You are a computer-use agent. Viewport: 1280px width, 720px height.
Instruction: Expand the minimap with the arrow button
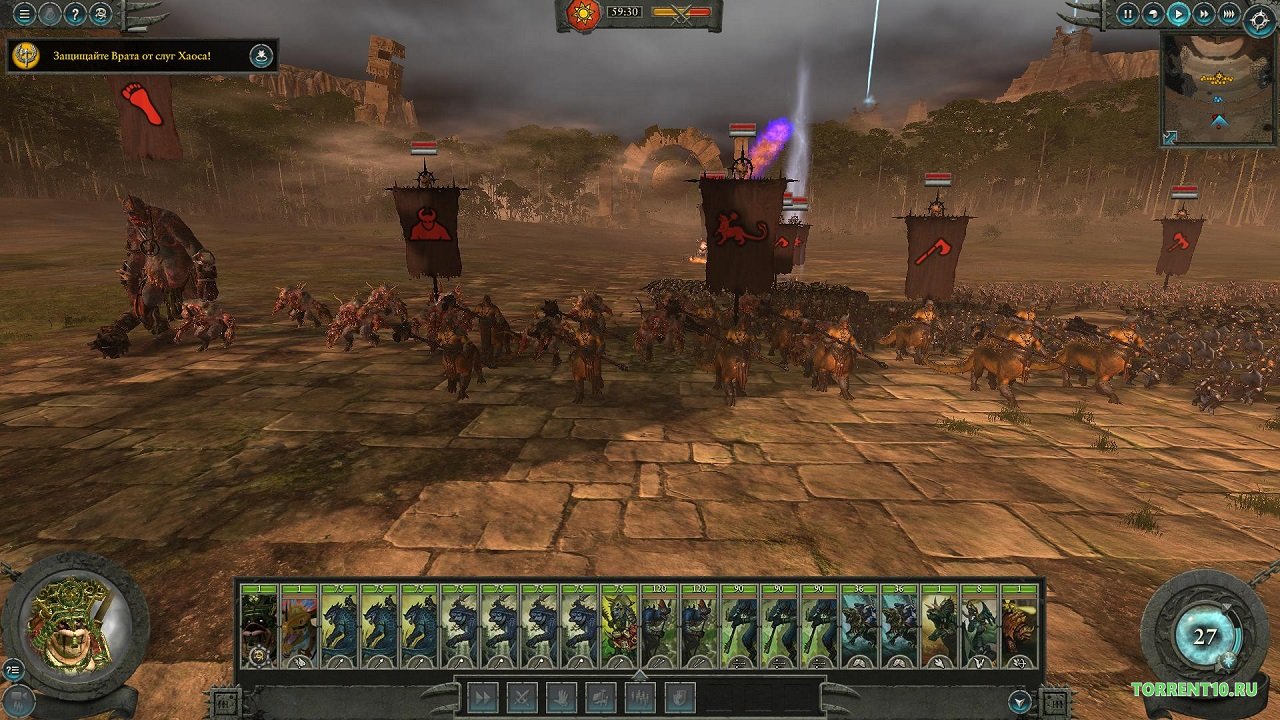click(x=1170, y=137)
